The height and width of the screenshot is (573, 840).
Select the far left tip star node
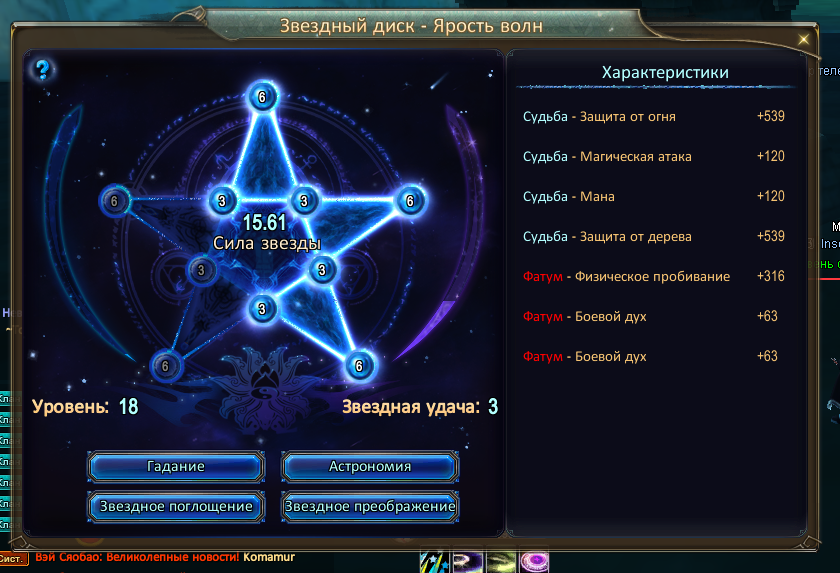tap(114, 201)
